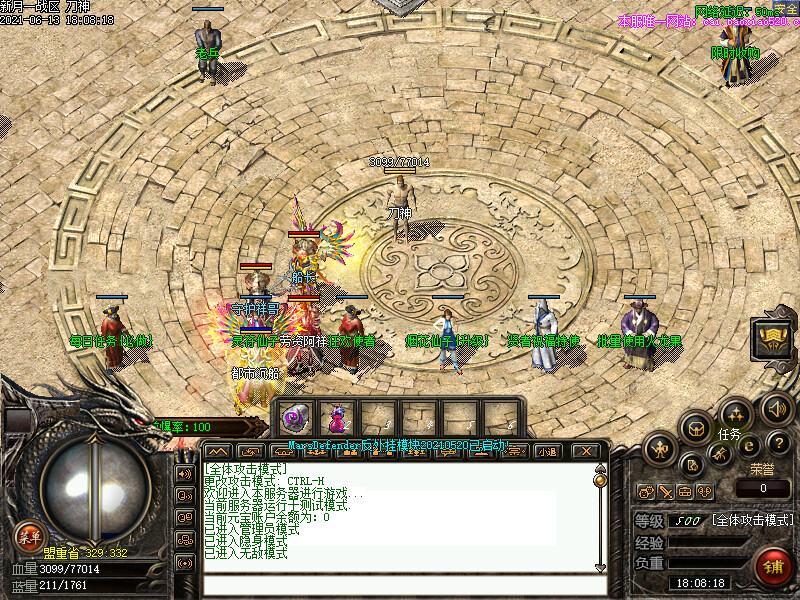Close the chat panel with the X button

(x=589, y=451)
